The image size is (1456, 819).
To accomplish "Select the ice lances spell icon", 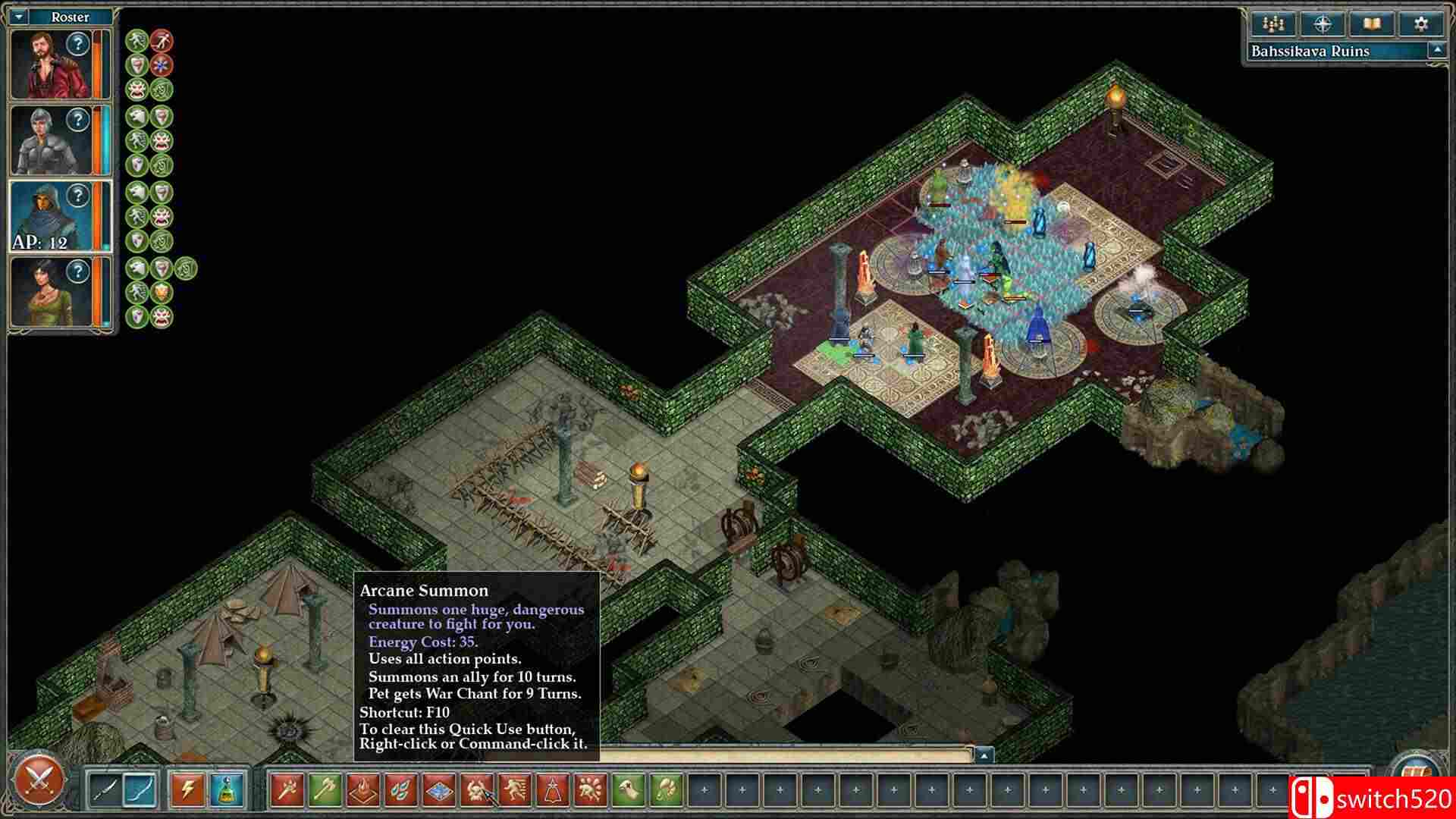I will 400,789.
